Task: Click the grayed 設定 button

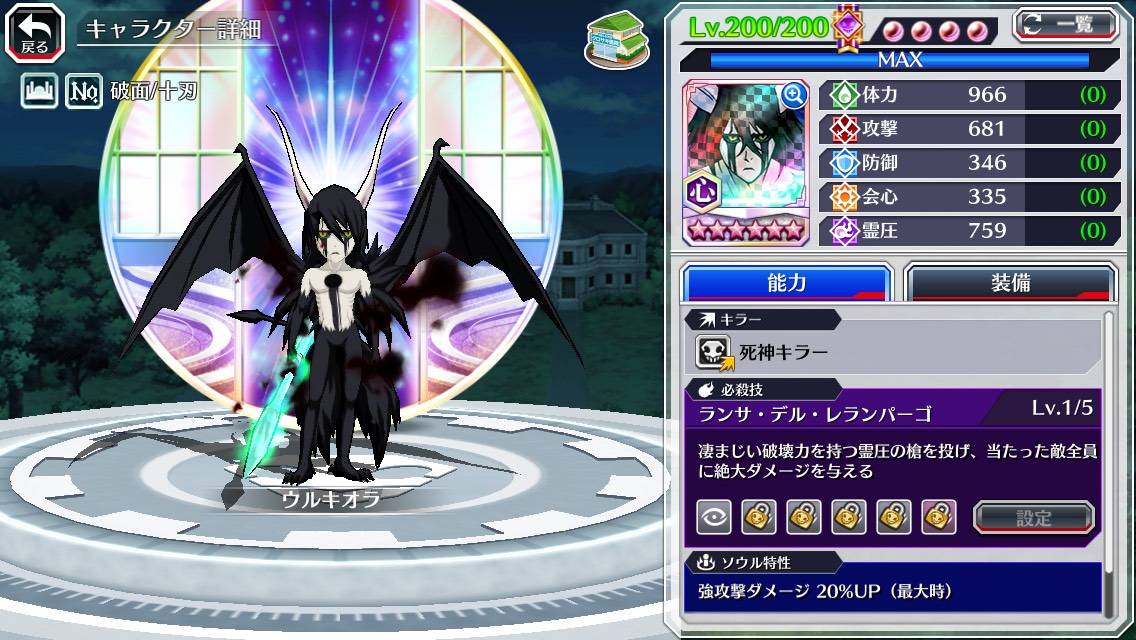Action: pyautogui.click(x=1034, y=517)
